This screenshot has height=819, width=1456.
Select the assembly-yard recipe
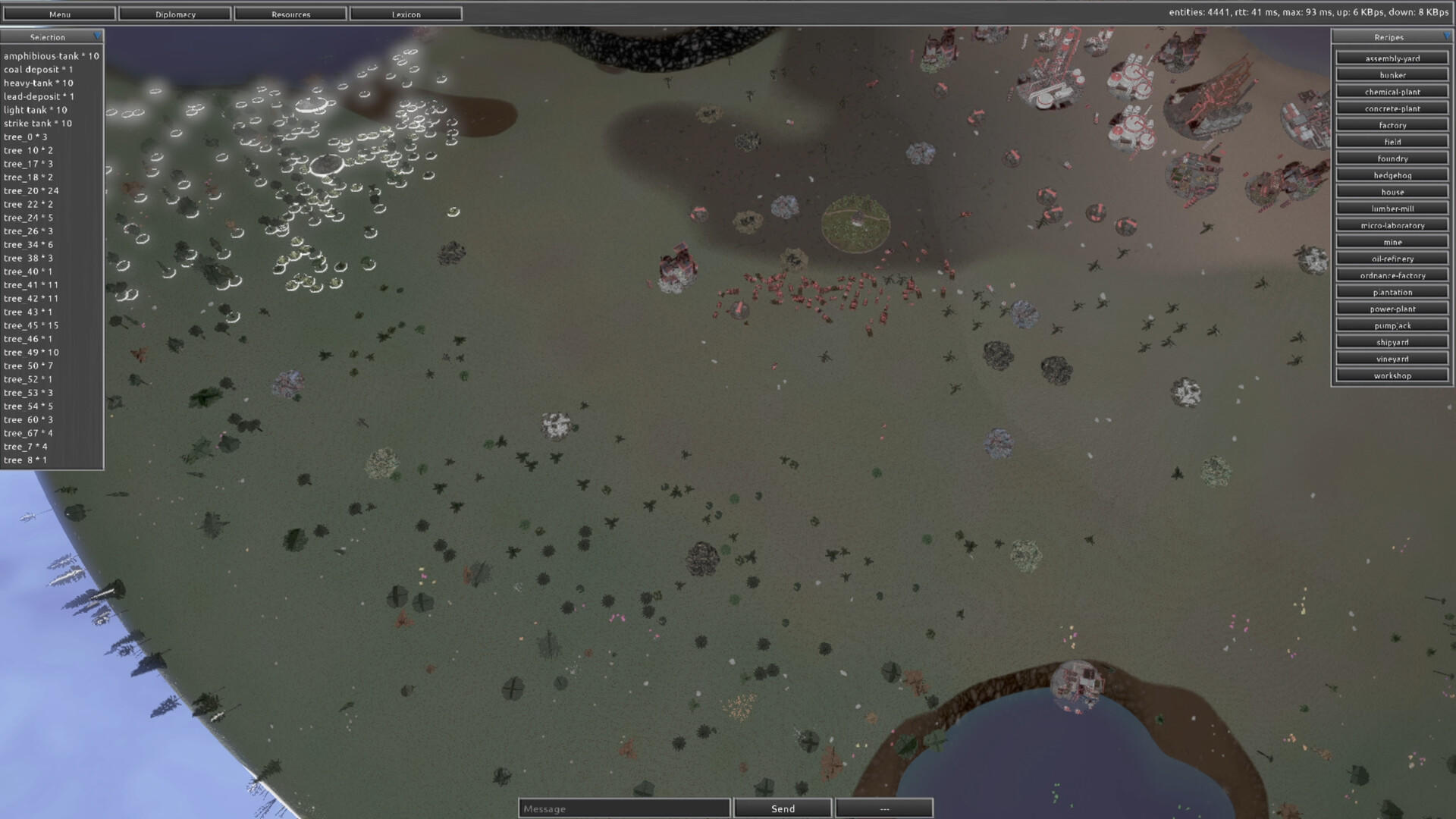tap(1392, 58)
